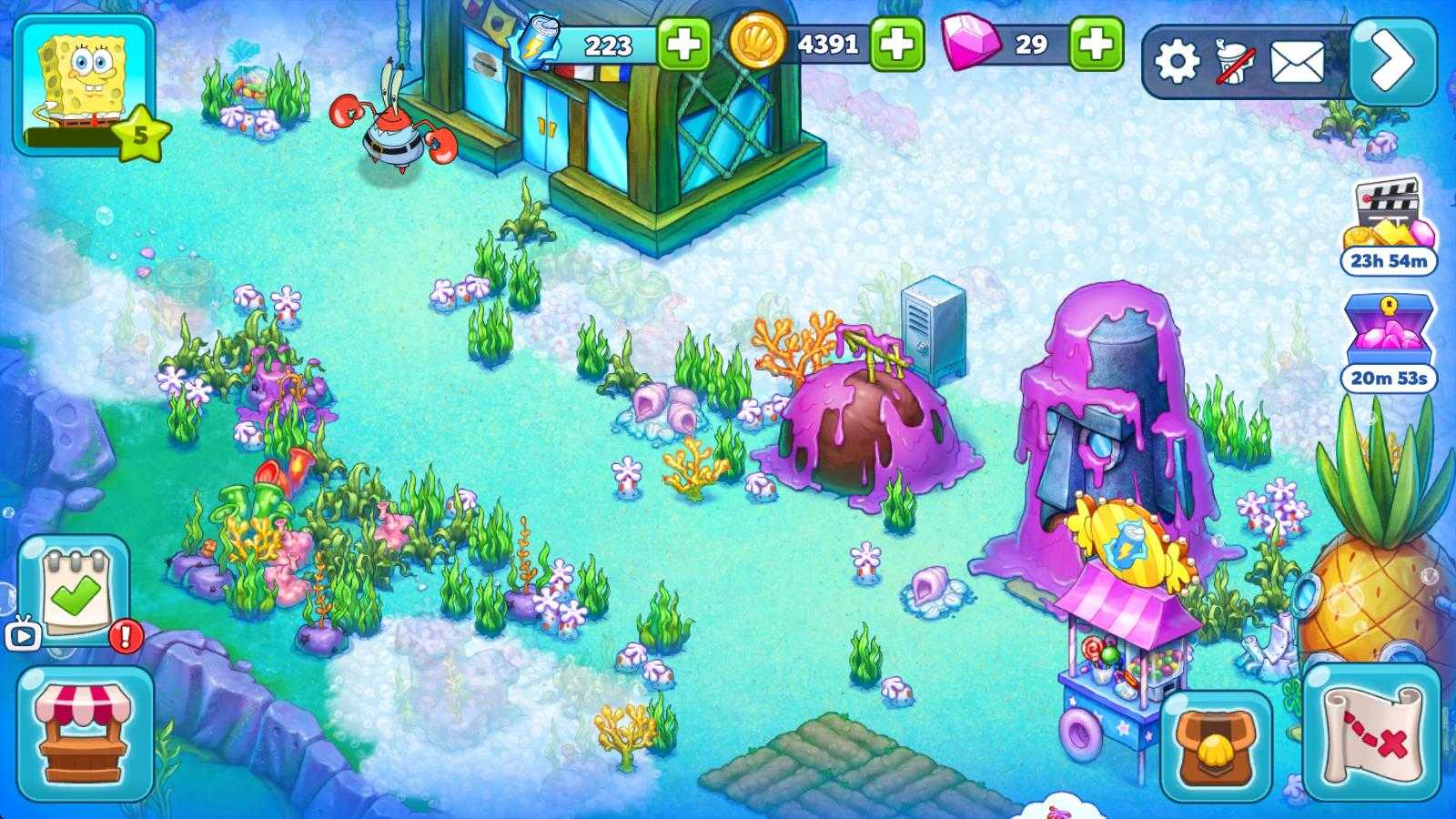
Task: Tap the crossed-out drink cup icon
Action: tap(1235, 62)
